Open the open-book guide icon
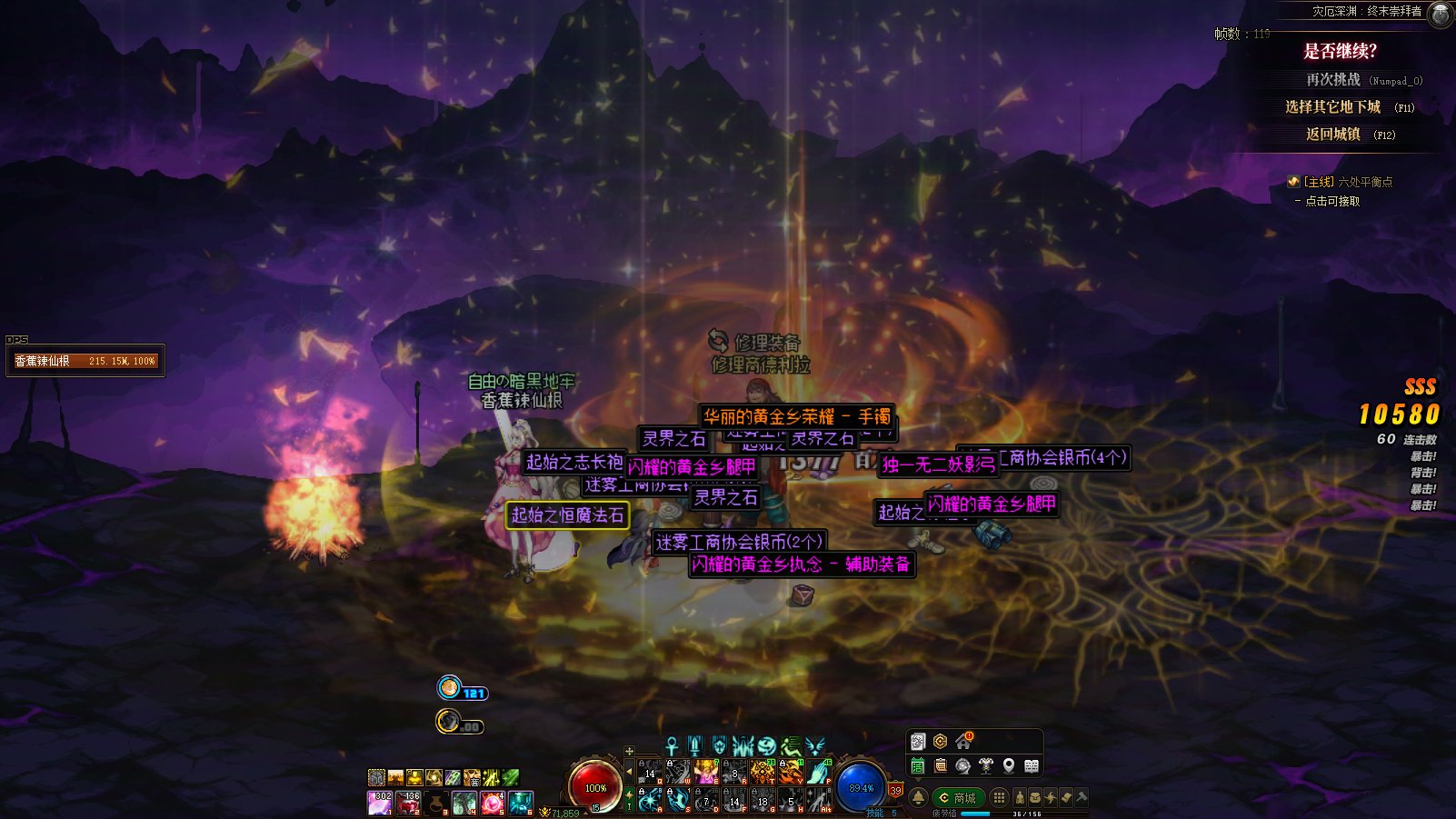The width and height of the screenshot is (1456, 819). pos(1032,766)
